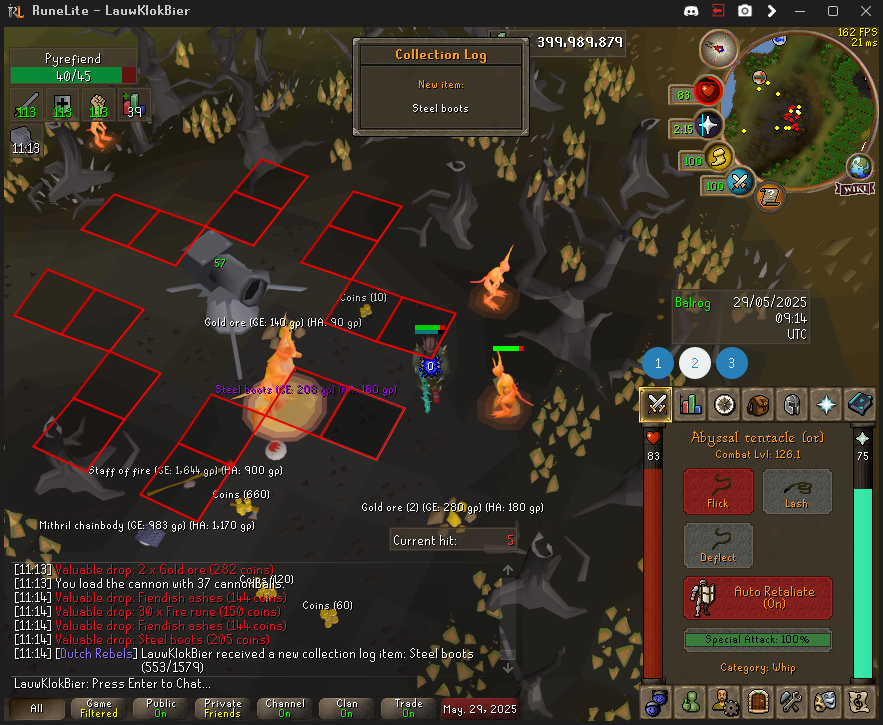Activate the Special Attack bar

[757, 639]
